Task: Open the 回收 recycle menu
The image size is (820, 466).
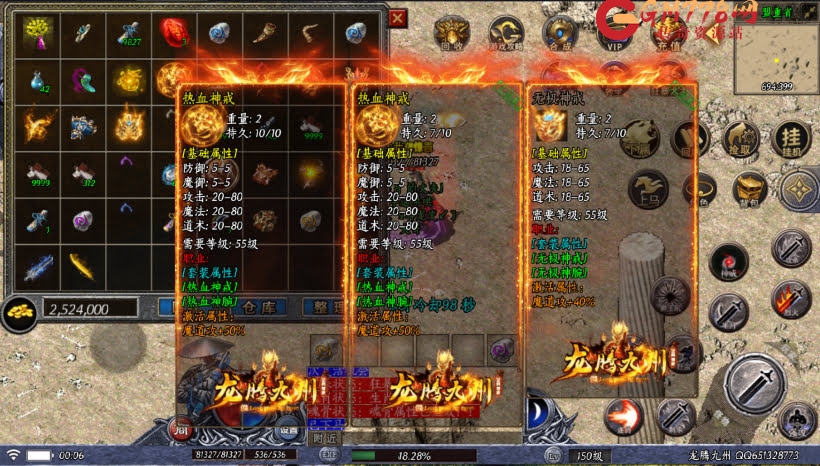Action: click(x=452, y=32)
